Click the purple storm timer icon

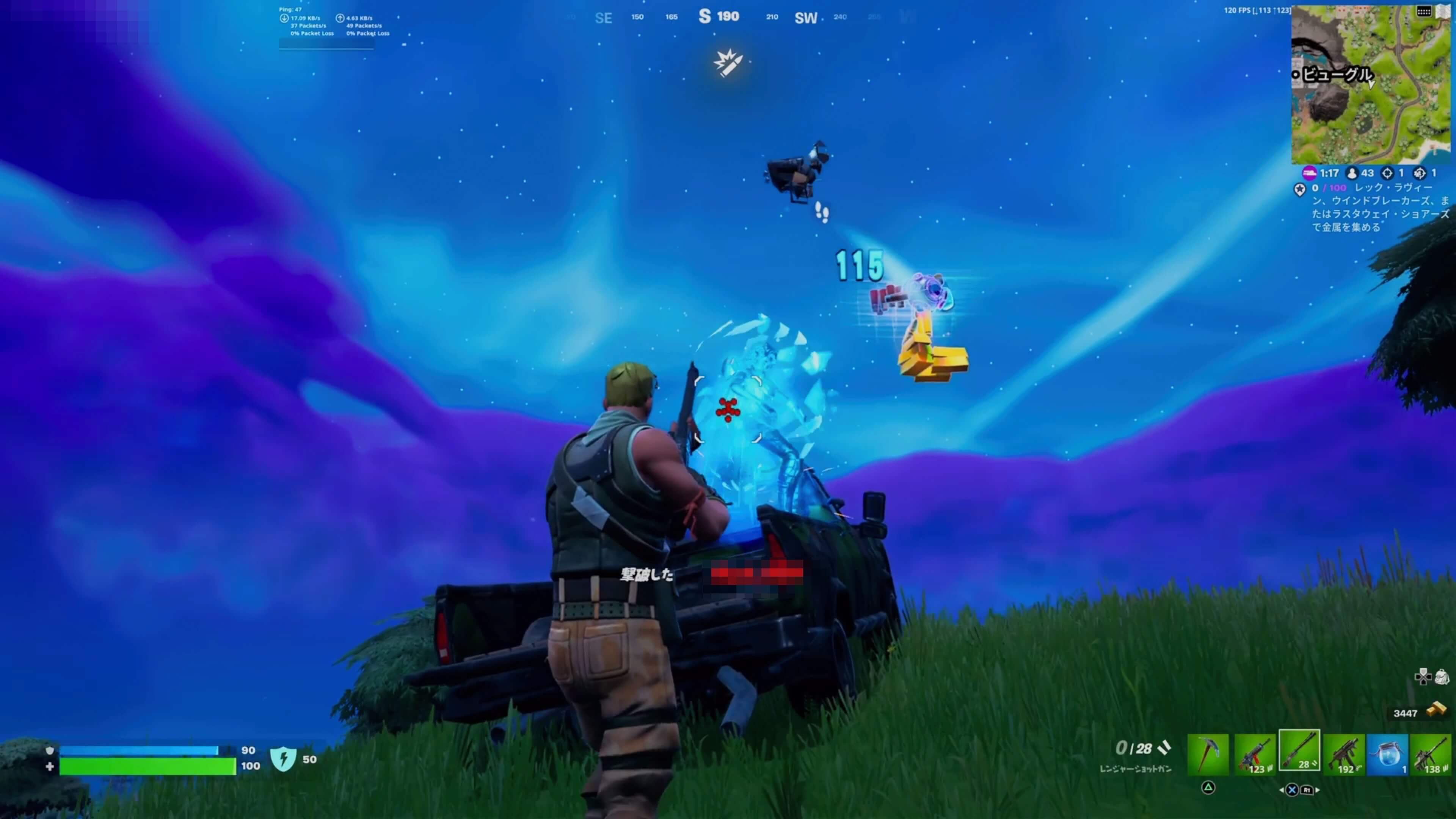pyautogui.click(x=1309, y=173)
